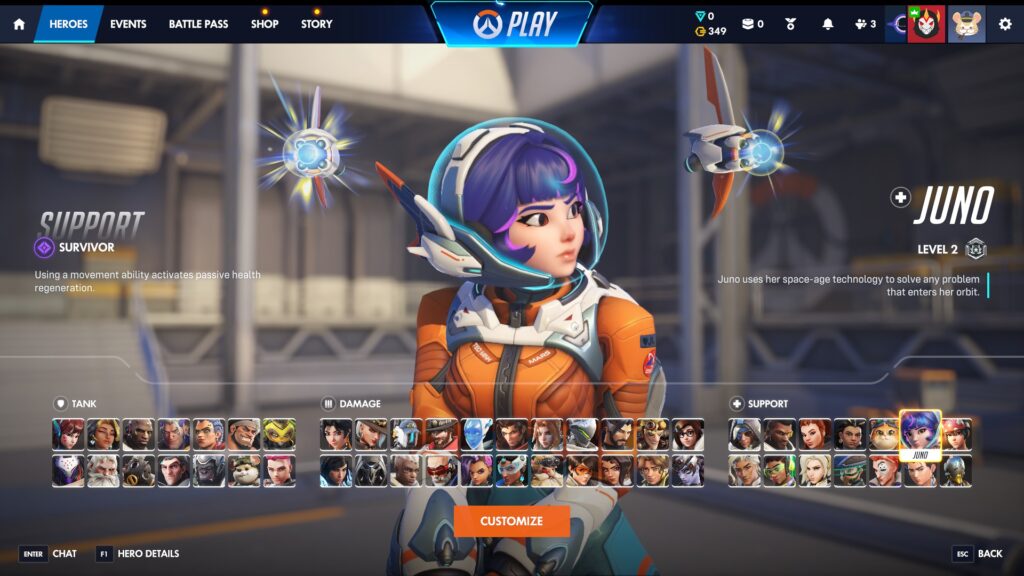Open the social friends list icon
Viewport: 1024px width, 576px height.
coord(864,24)
